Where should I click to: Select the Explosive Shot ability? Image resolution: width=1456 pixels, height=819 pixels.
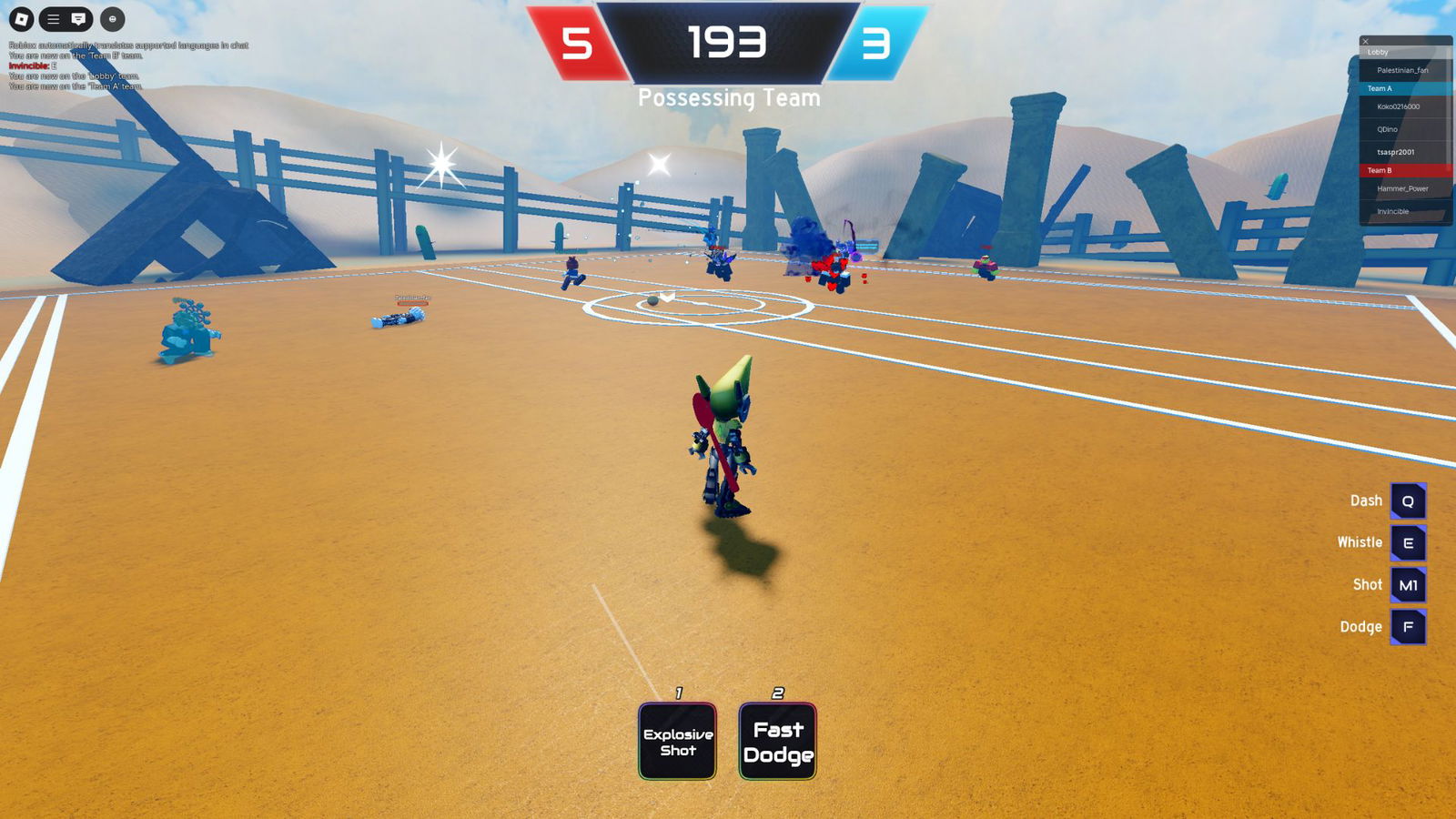point(677,739)
